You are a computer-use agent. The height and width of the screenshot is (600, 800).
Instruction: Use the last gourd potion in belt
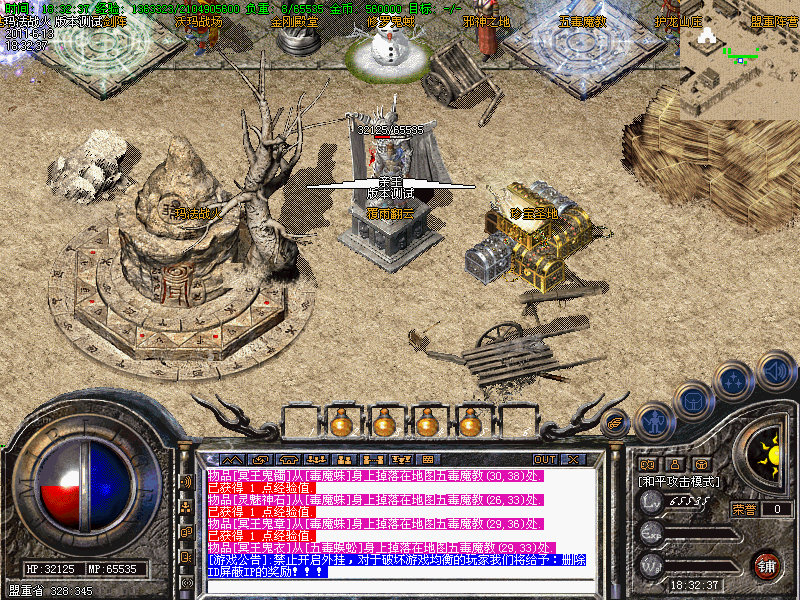click(x=470, y=423)
